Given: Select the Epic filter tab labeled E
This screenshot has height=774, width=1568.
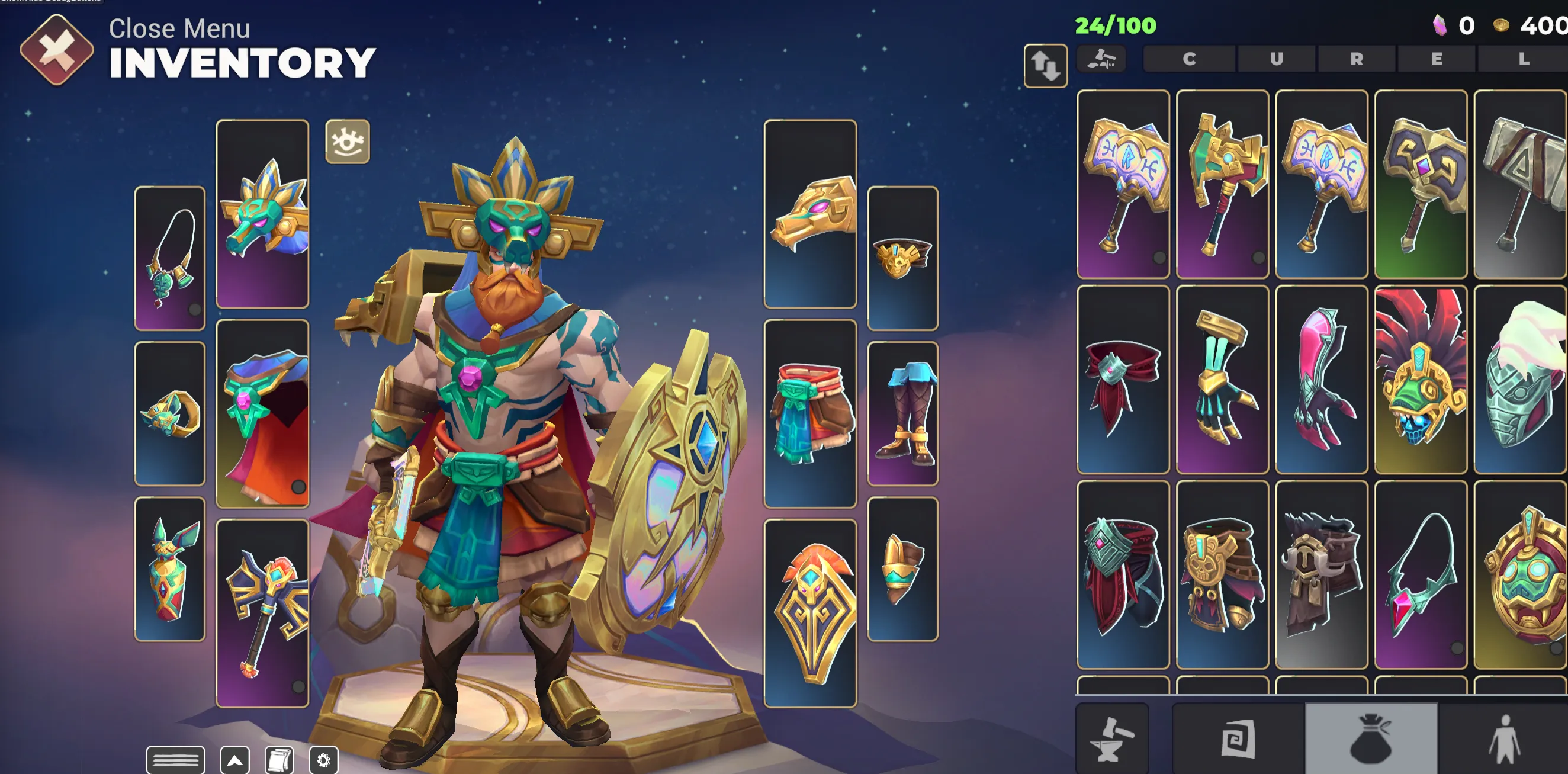Looking at the screenshot, I should tap(1437, 59).
